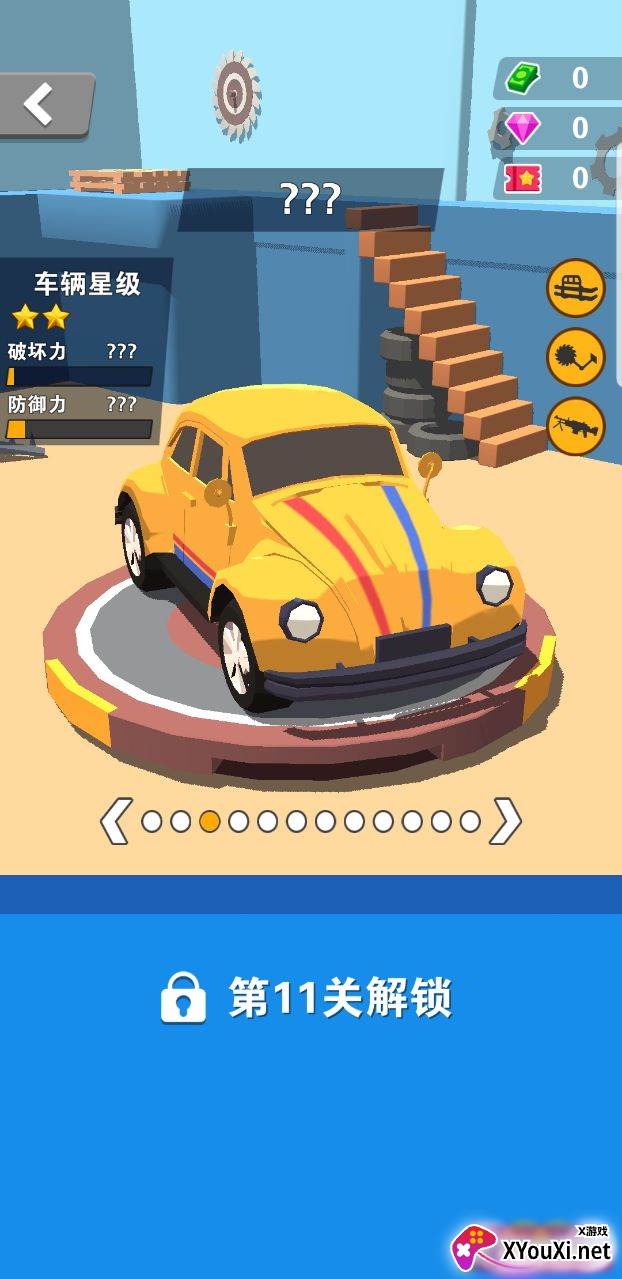Open the bumper attachment category
The image size is (622, 1279).
pos(576,289)
